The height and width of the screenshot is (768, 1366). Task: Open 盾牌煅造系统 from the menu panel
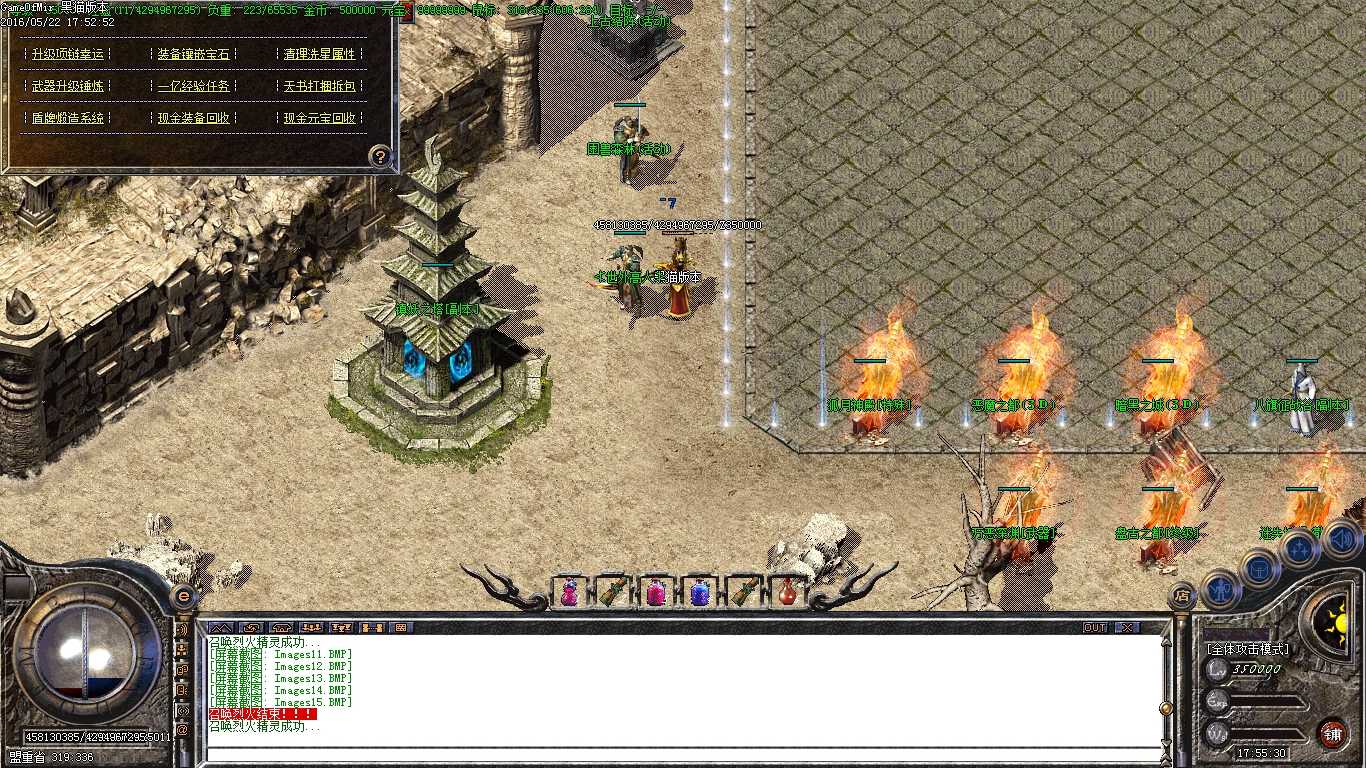[67, 118]
